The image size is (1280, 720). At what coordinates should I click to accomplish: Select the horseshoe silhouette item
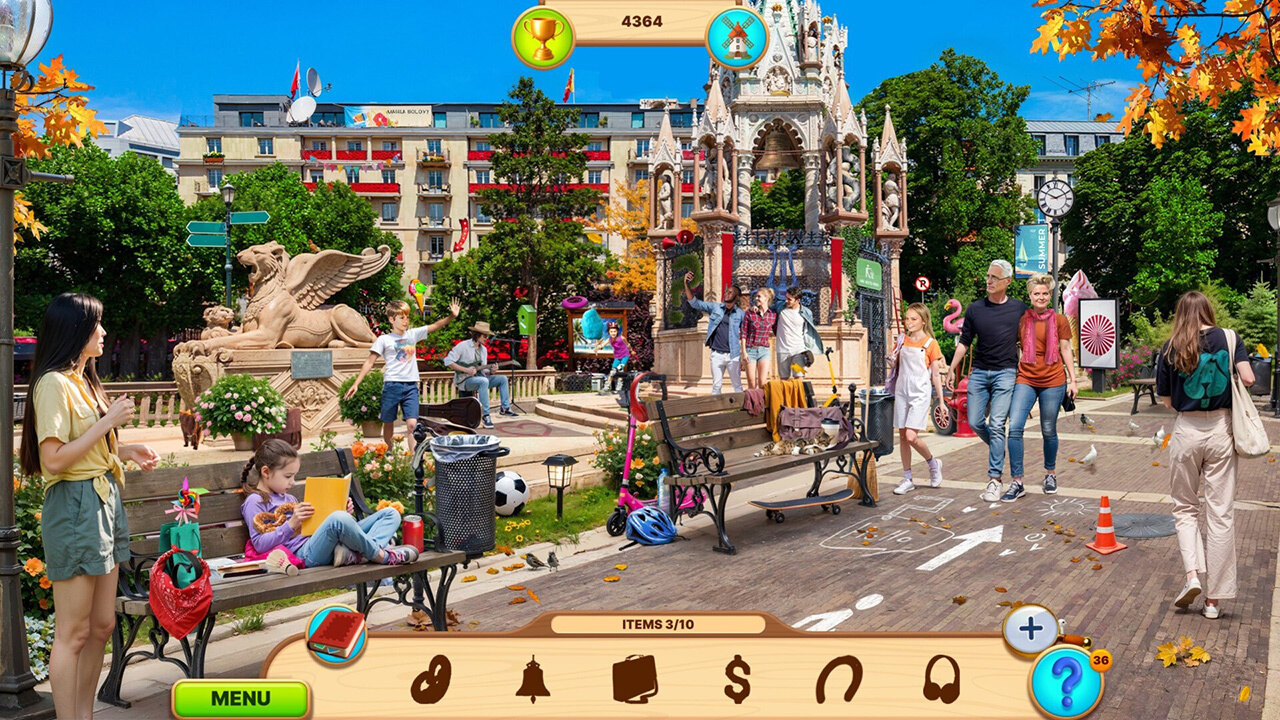(x=839, y=680)
